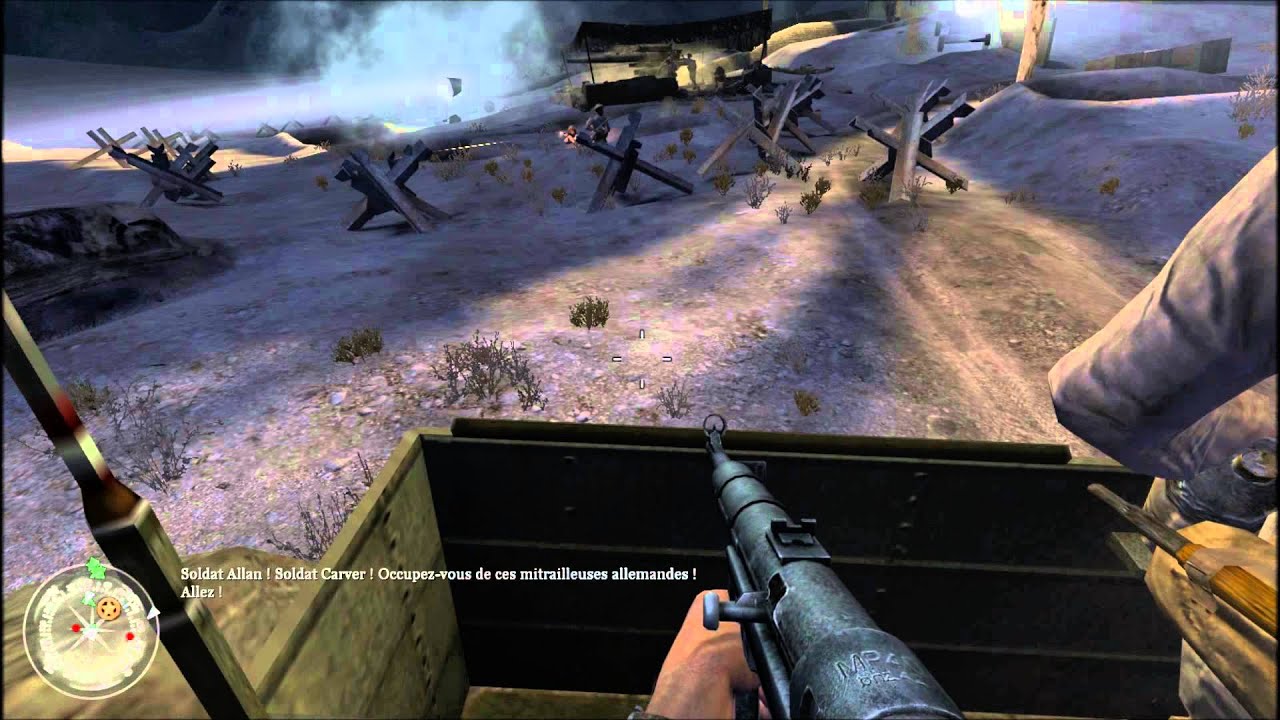Click the enemy machine gunner firing ahead

(x=573, y=135)
